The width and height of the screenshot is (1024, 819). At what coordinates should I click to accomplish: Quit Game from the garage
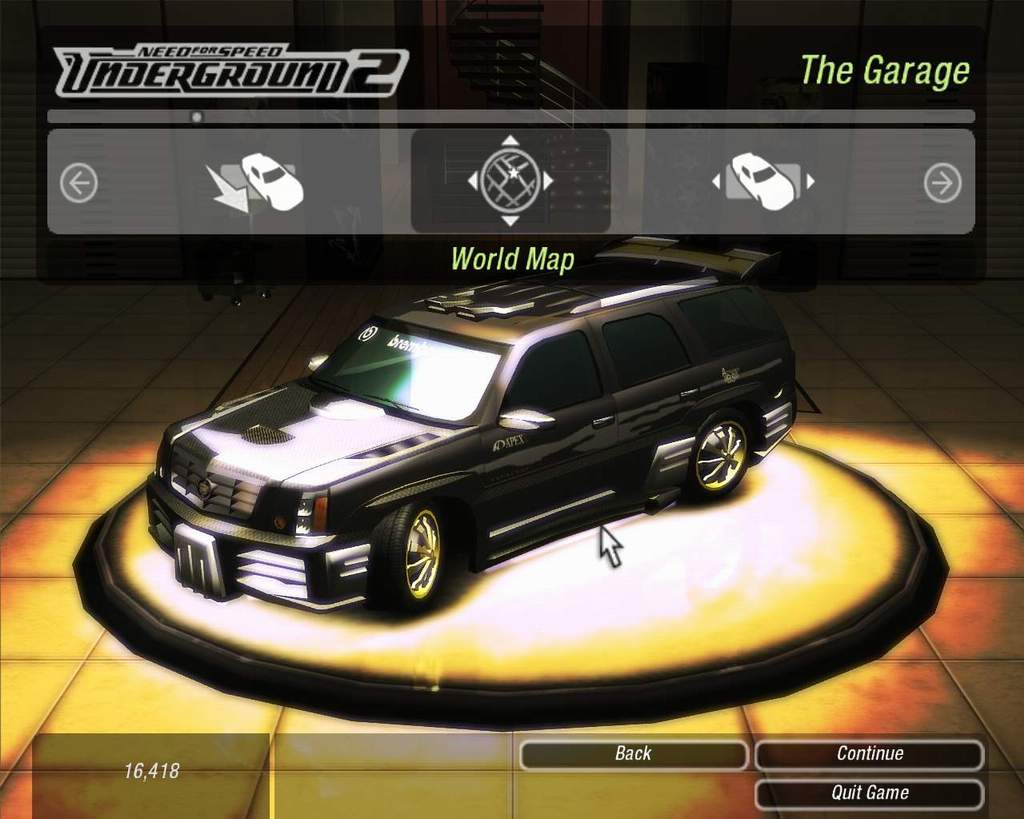click(x=869, y=793)
